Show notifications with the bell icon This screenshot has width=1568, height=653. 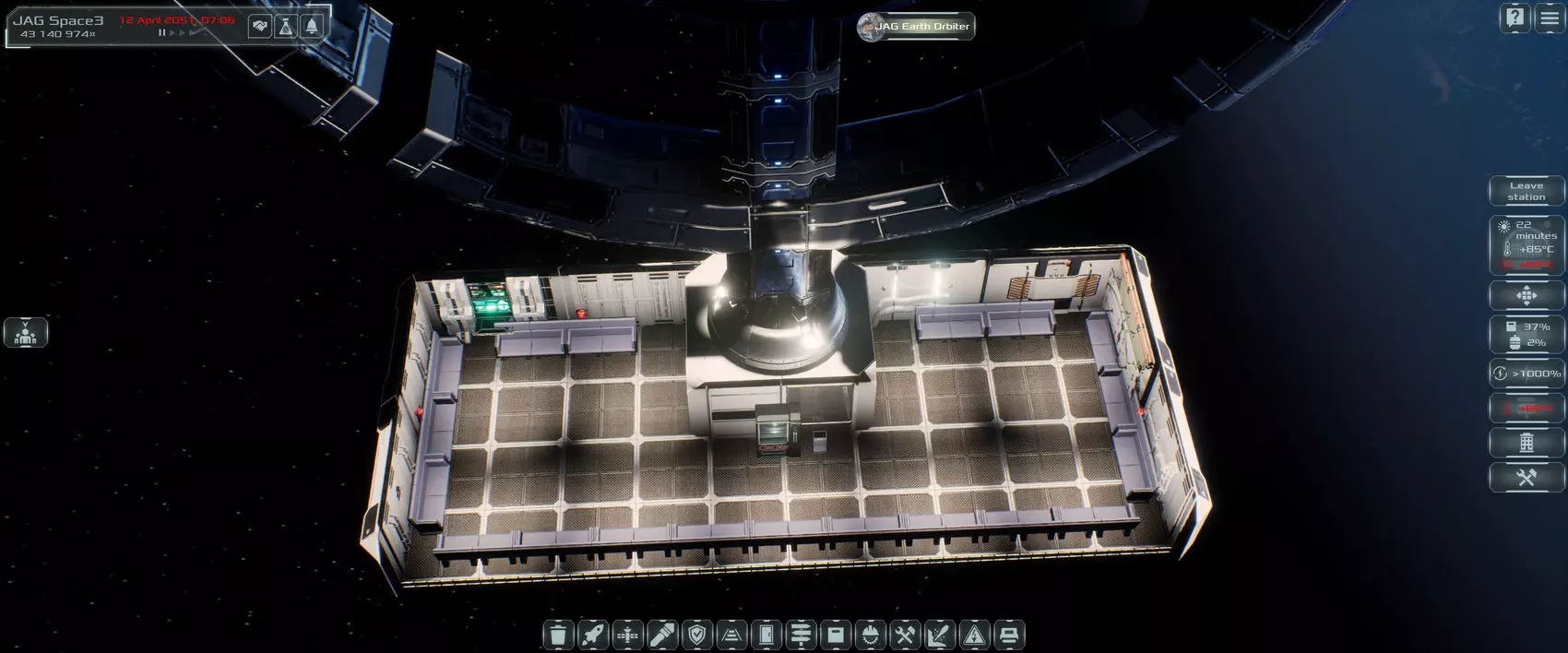pos(312,27)
